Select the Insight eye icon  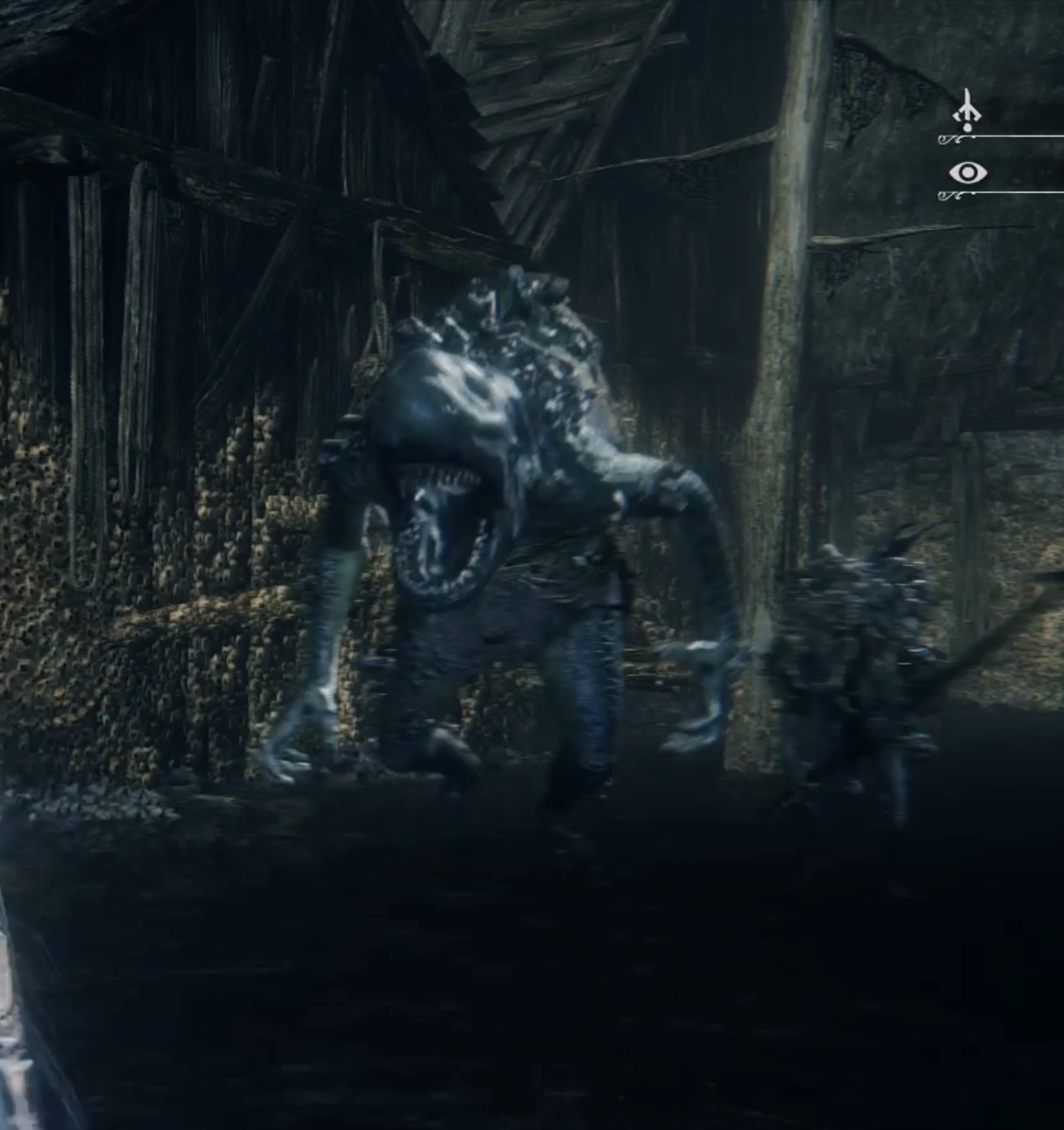[x=968, y=172]
